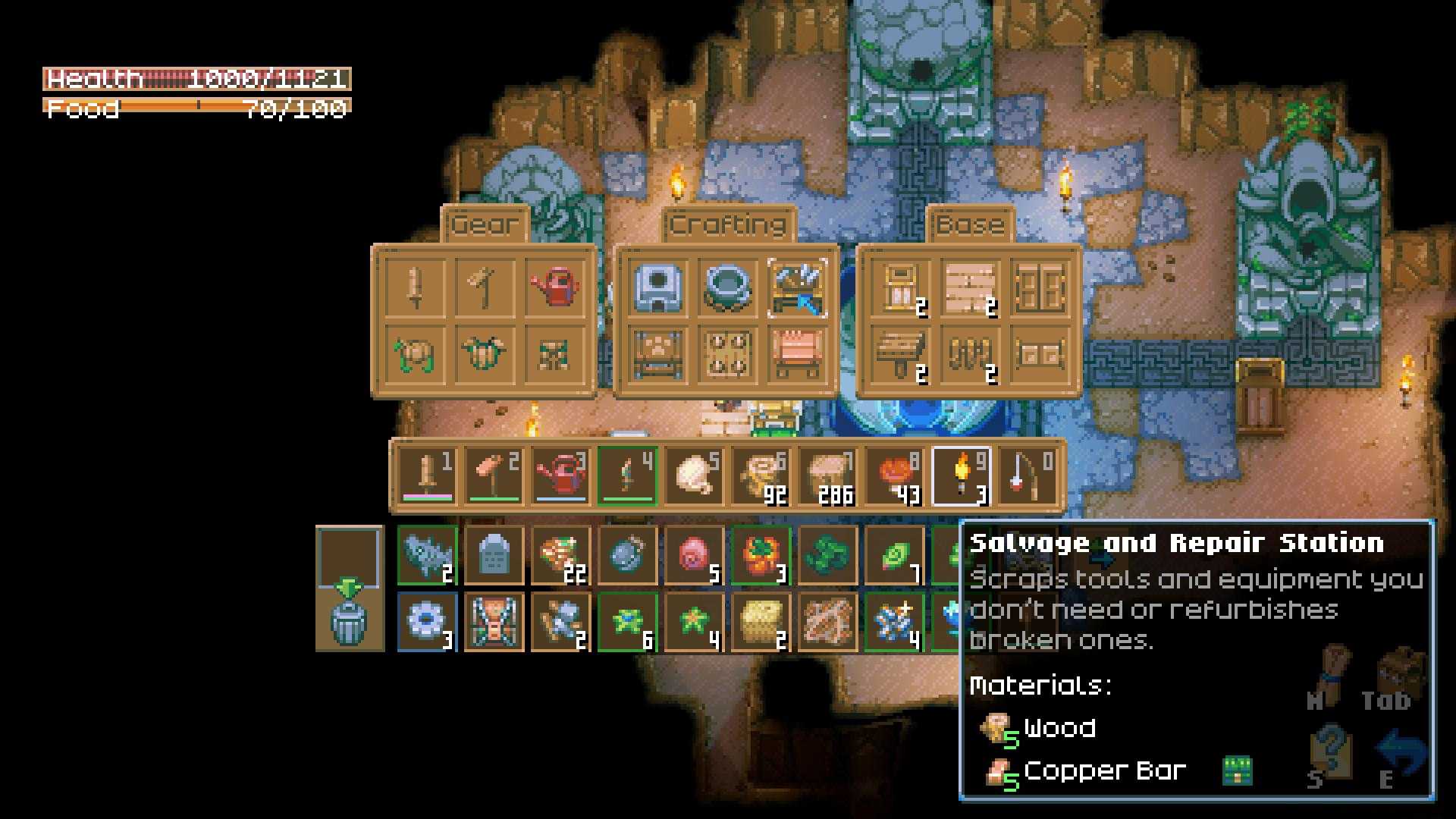
Task: Select the torch in the hotbar
Action: (x=961, y=476)
